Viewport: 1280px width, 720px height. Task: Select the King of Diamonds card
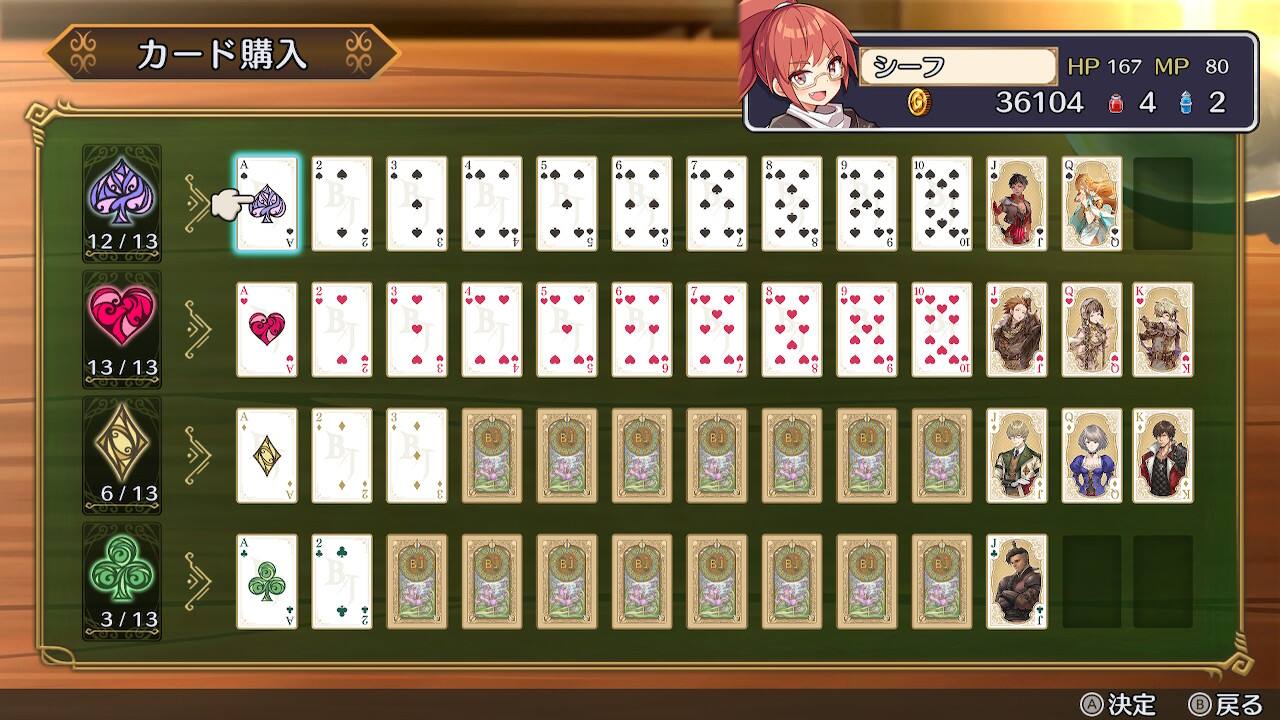click(x=1163, y=456)
